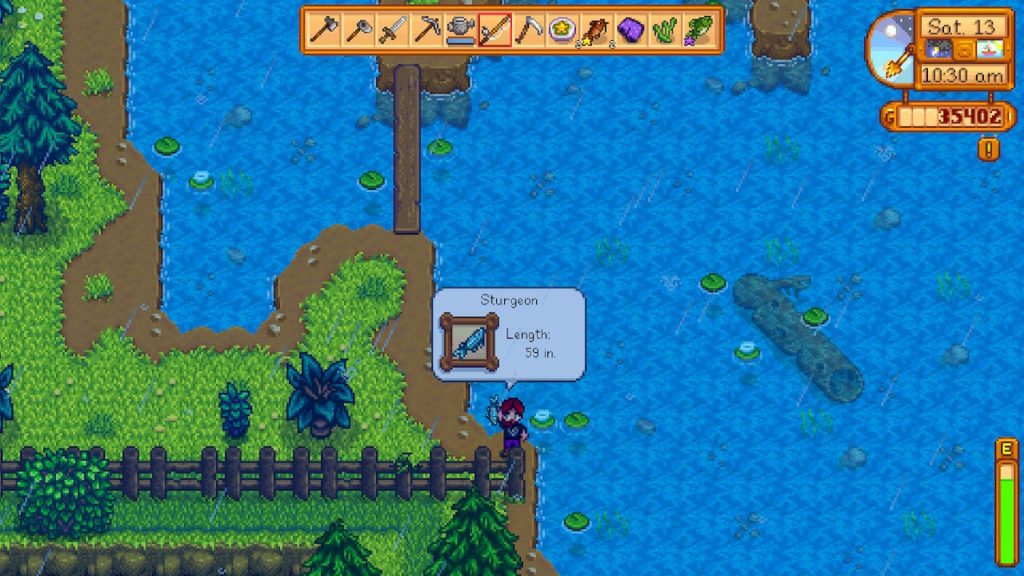Select the watering can slot

coord(460,30)
